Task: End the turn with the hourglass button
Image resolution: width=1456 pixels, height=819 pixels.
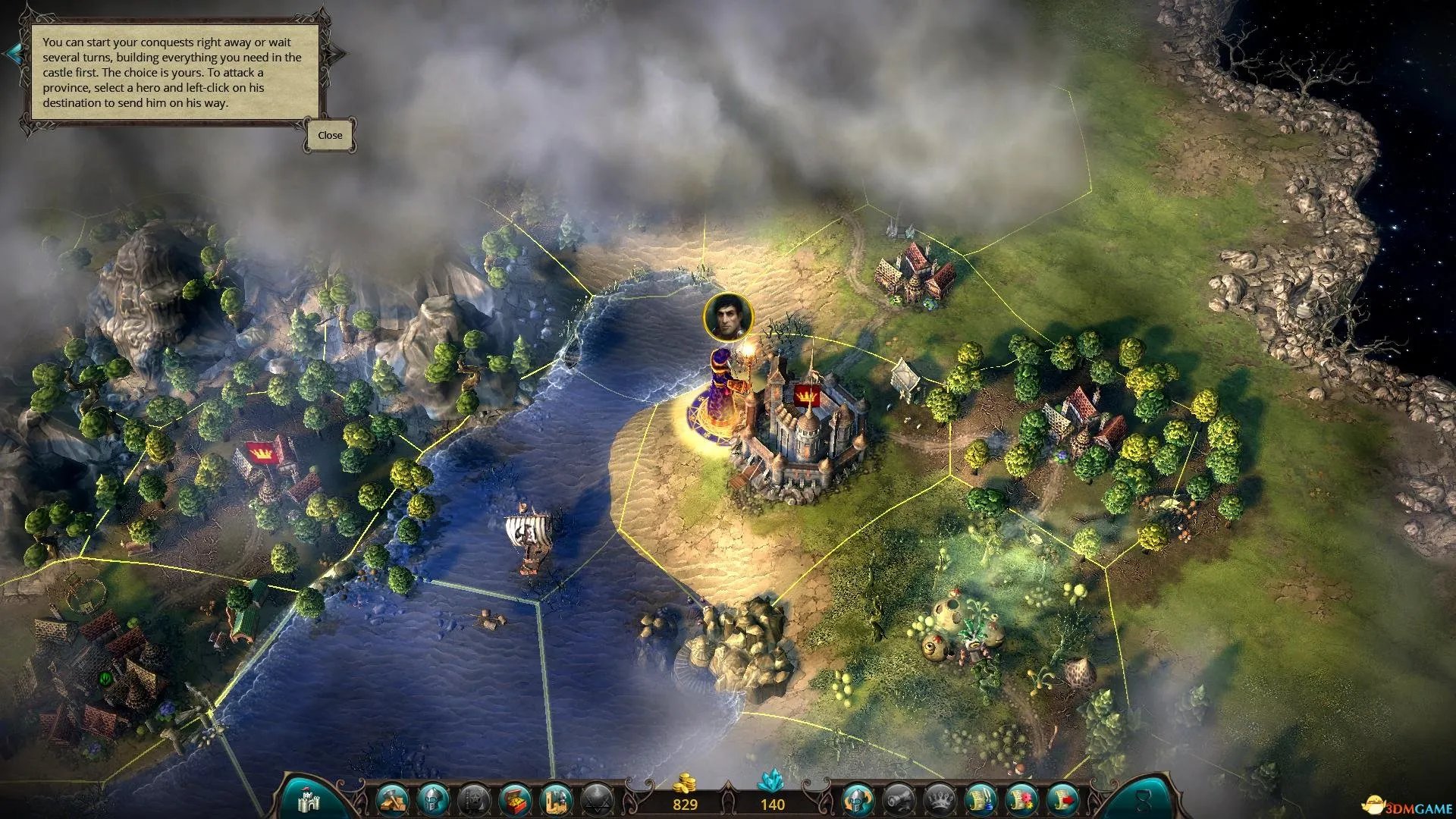Action: pos(1142,799)
